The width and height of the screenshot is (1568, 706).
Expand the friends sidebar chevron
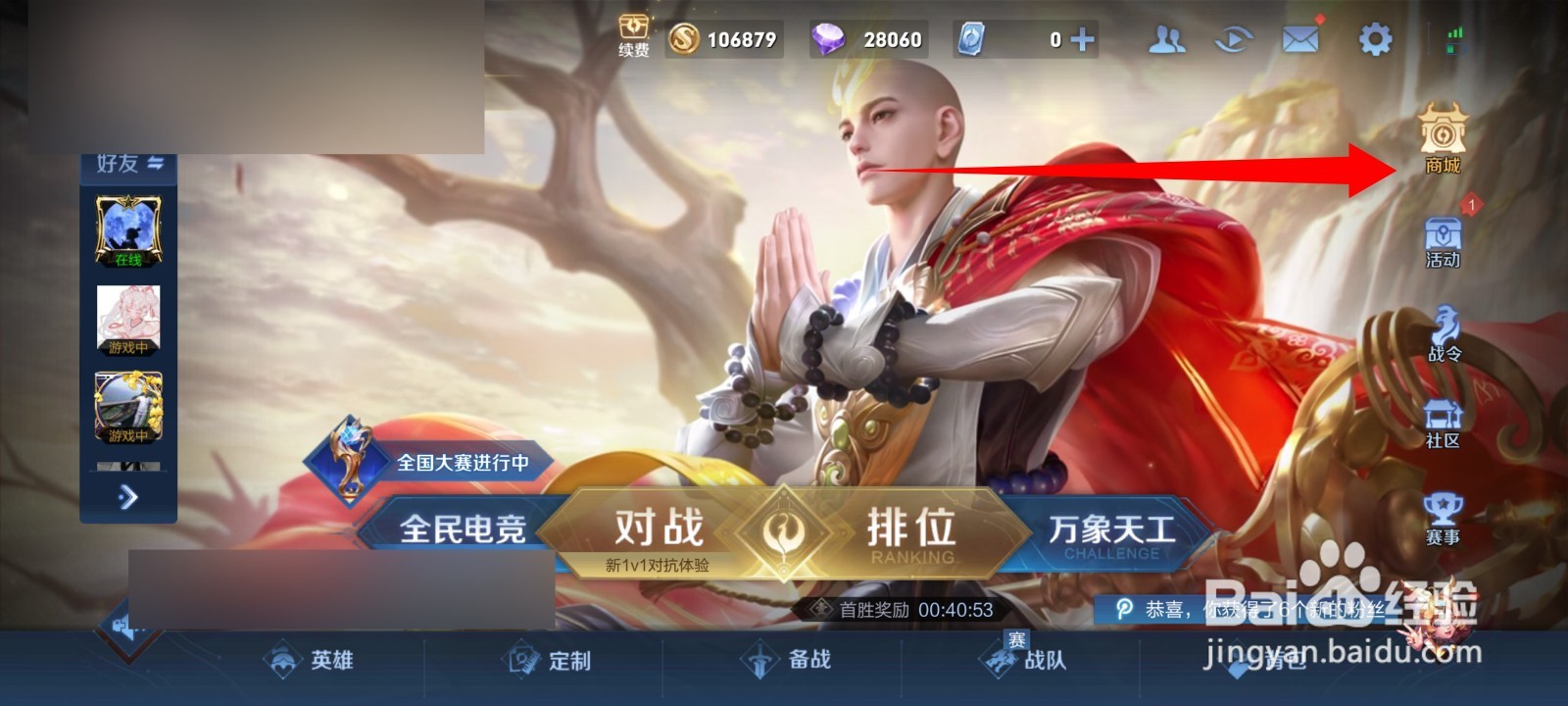coord(127,498)
